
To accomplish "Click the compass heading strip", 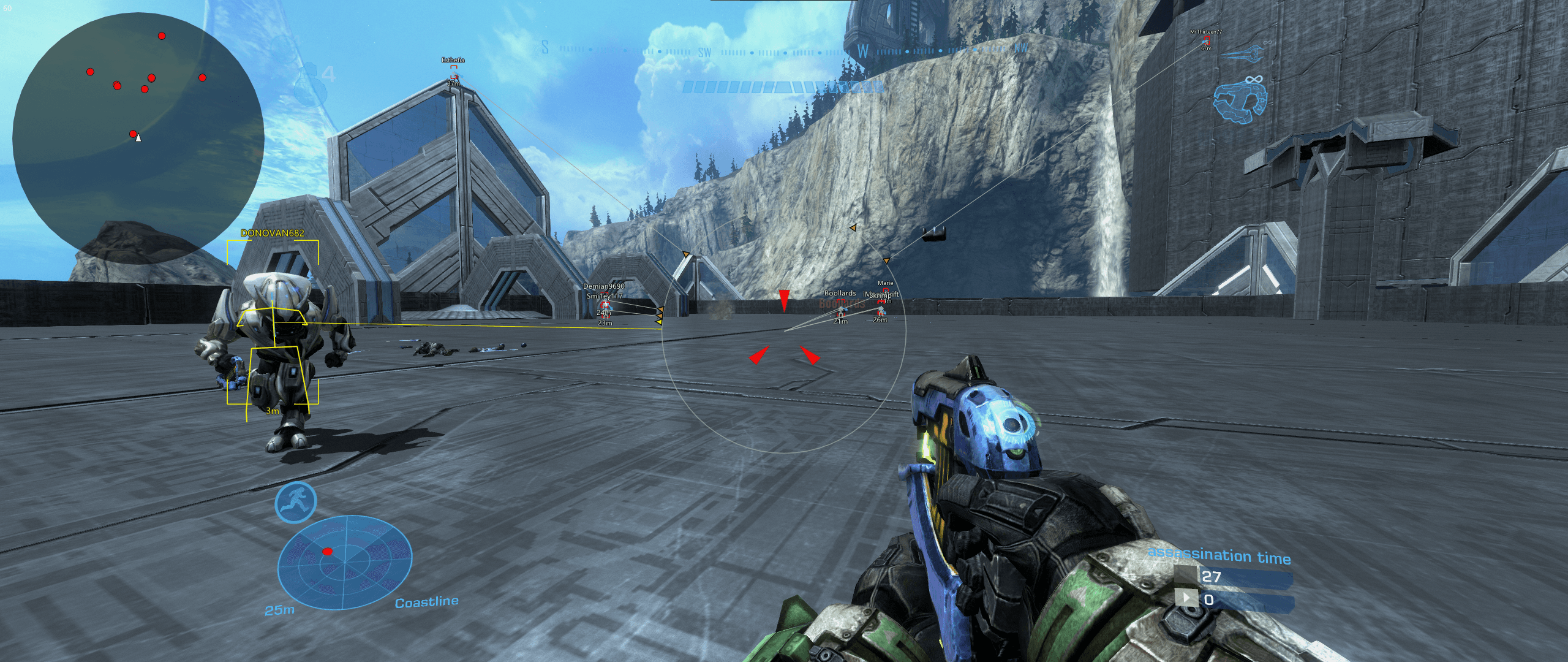I will tap(784, 50).
